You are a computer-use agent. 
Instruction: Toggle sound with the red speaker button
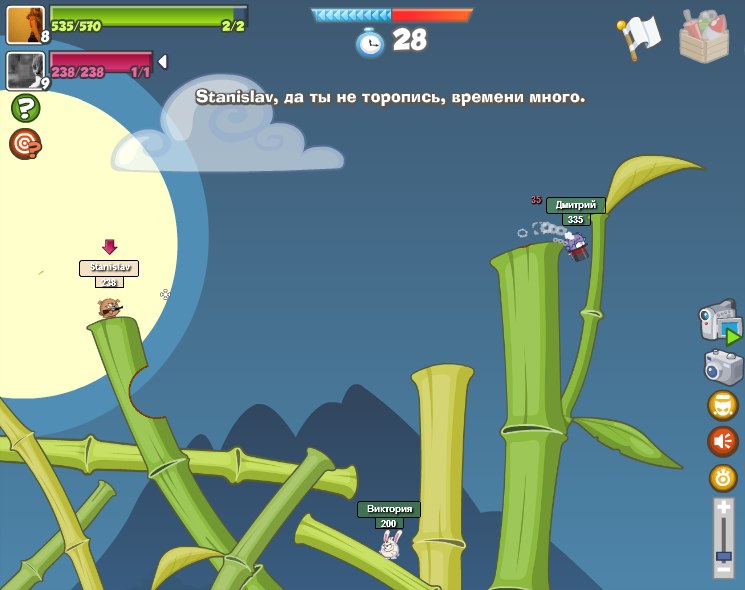point(722,441)
